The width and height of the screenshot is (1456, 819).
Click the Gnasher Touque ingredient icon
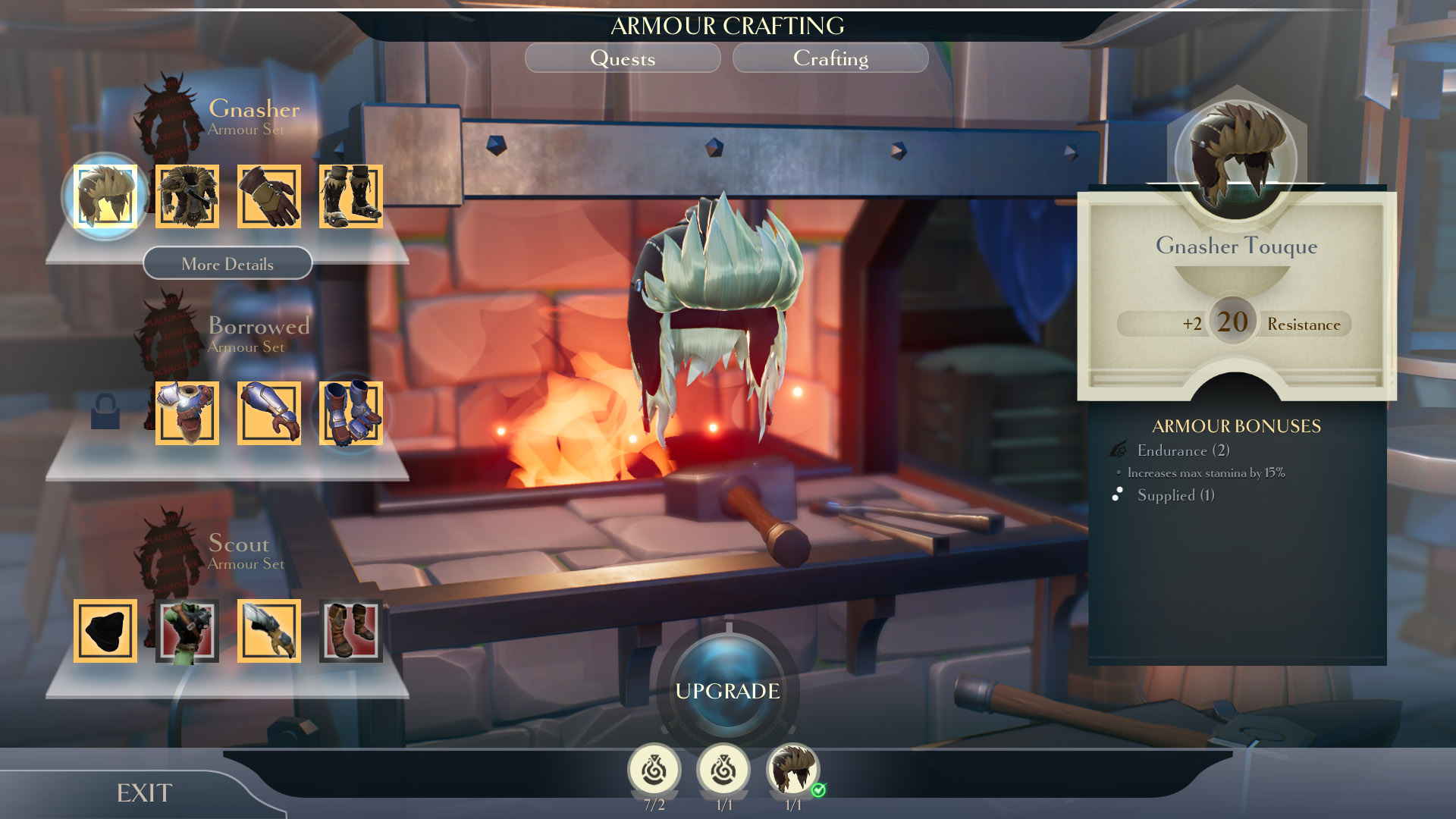point(793,770)
